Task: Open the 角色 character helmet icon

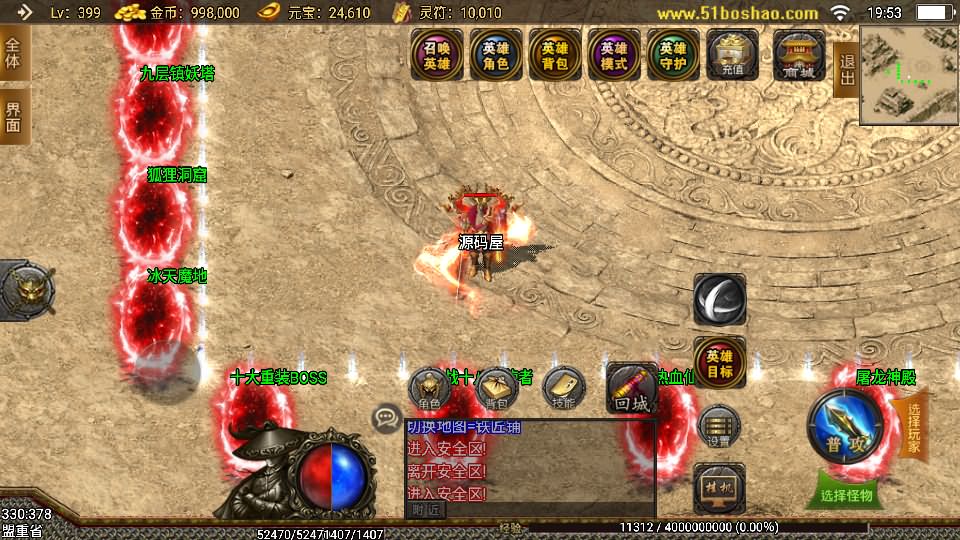Action: click(430, 389)
